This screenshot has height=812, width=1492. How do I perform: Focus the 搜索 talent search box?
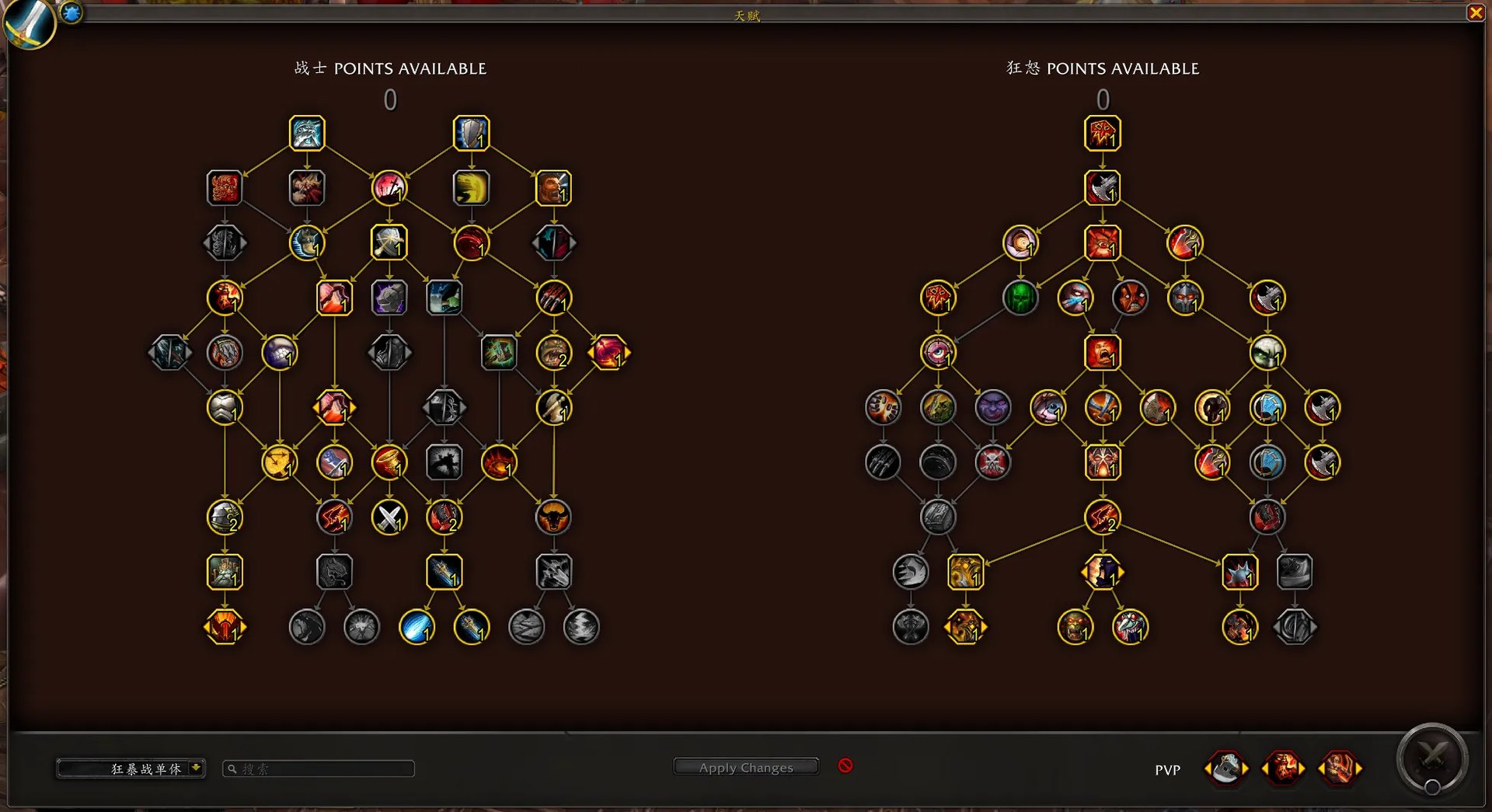[x=319, y=768]
